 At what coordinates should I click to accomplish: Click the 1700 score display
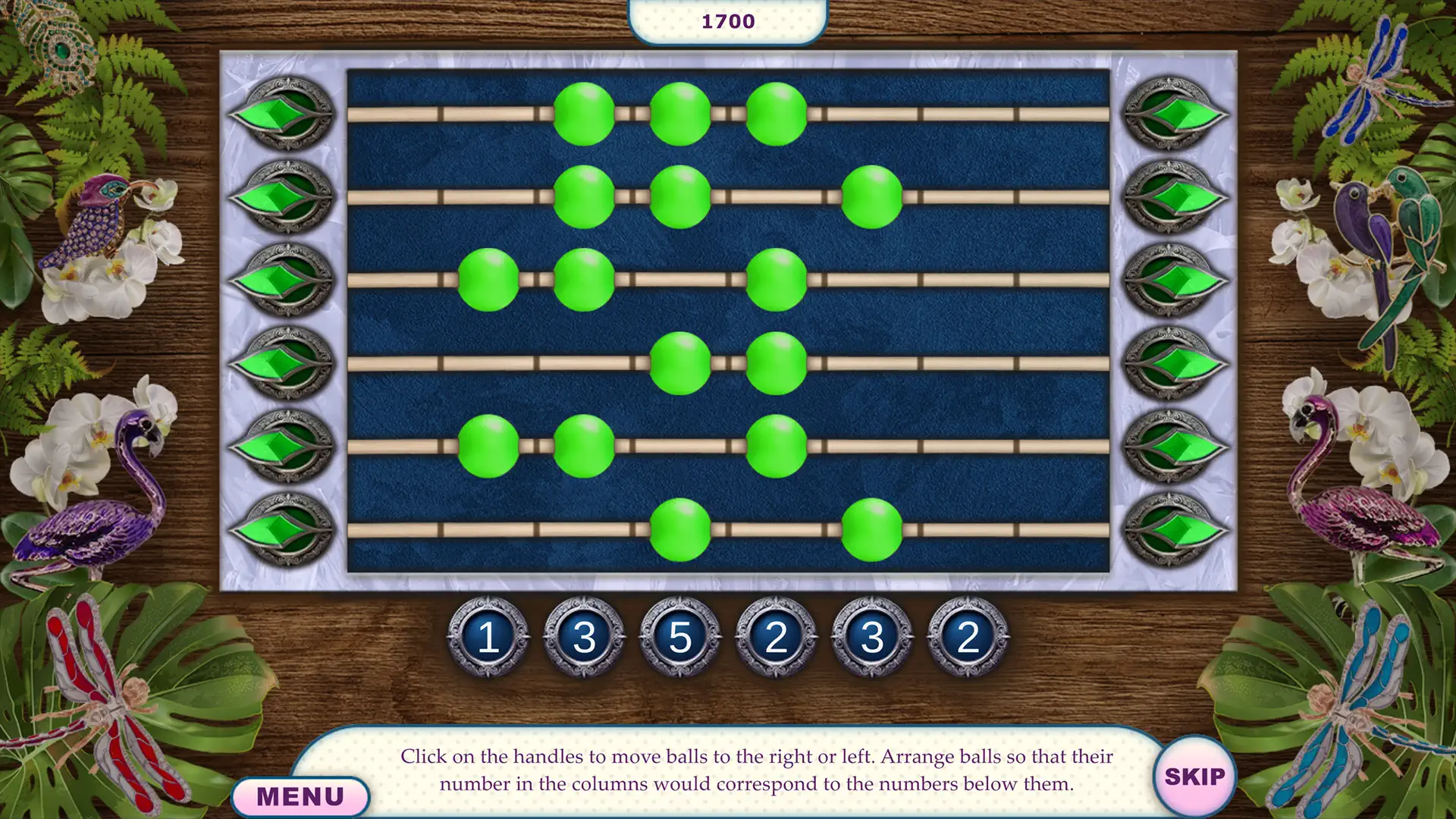pos(727,20)
